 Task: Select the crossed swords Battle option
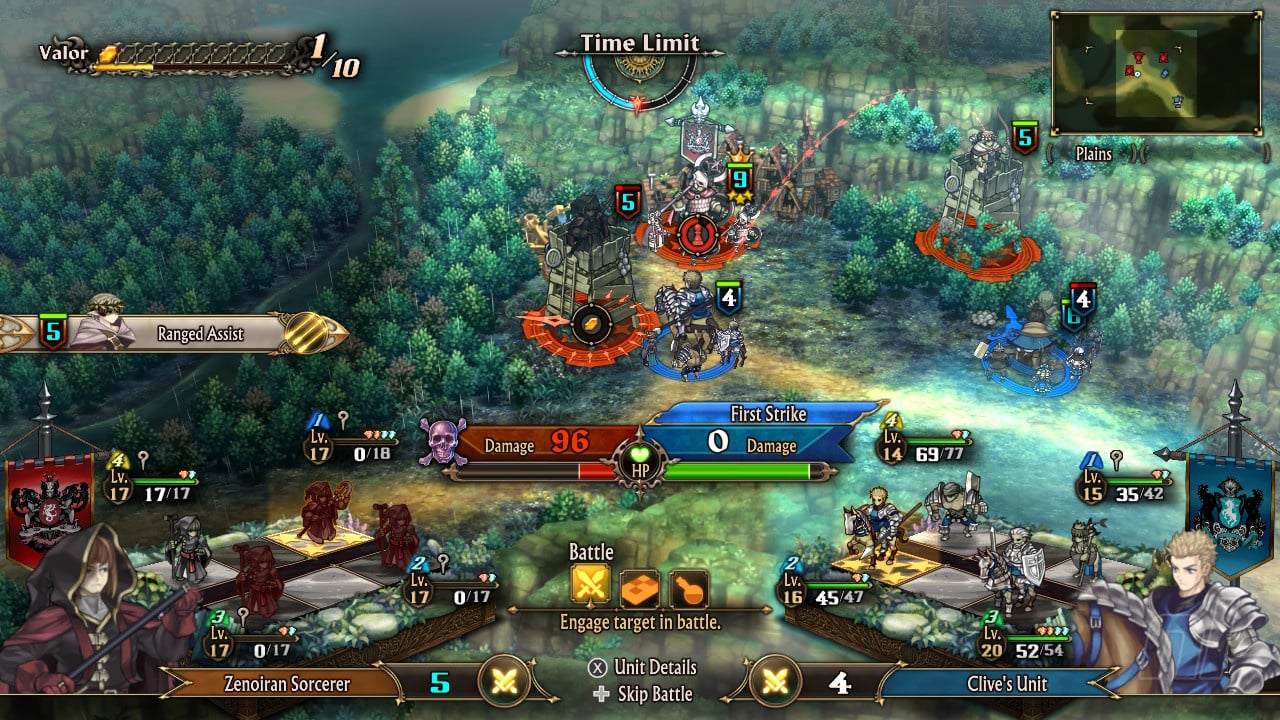pyautogui.click(x=590, y=588)
